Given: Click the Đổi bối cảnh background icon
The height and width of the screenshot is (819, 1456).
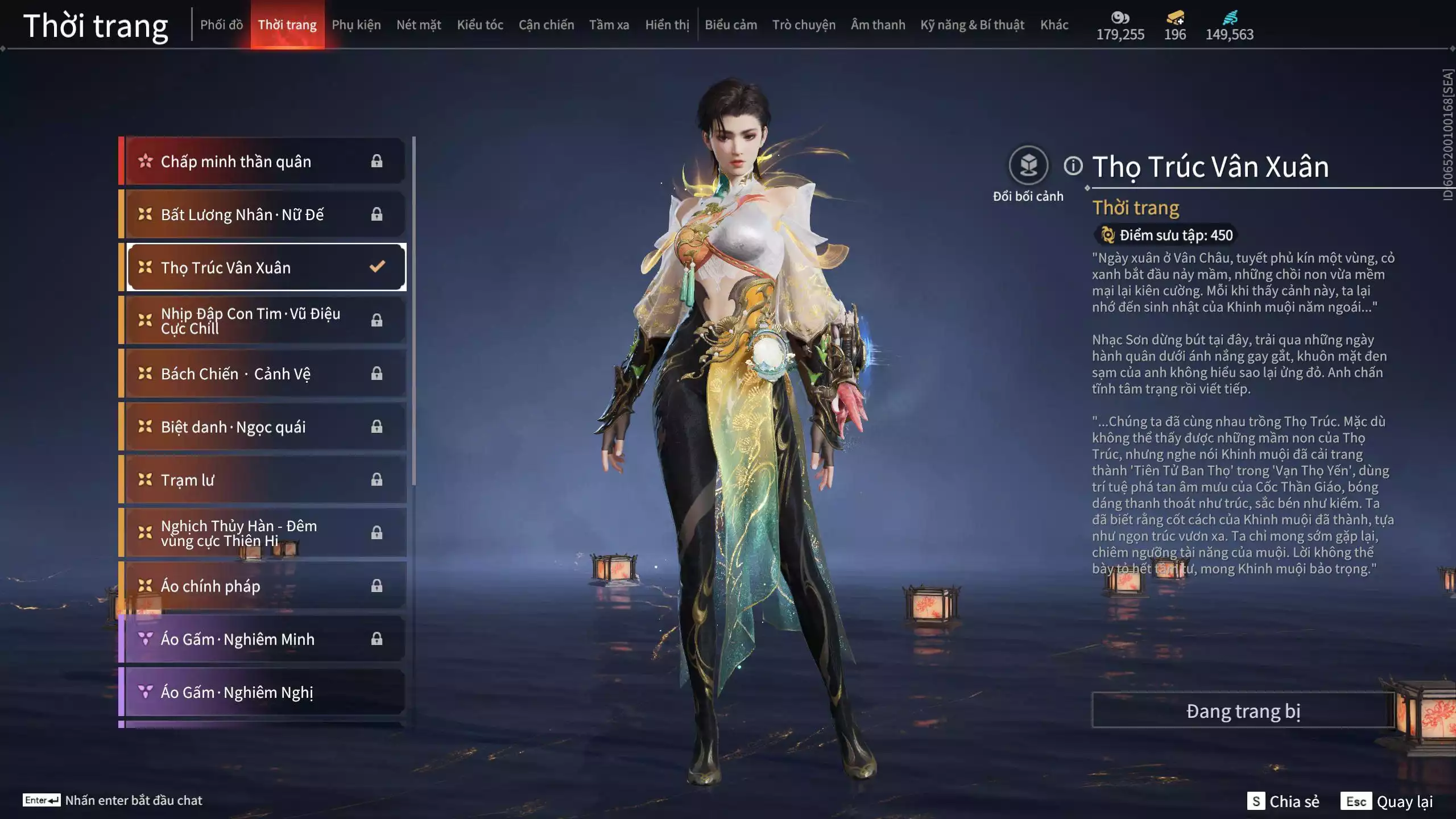Looking at the screenshot, I should pos(1028,166).
